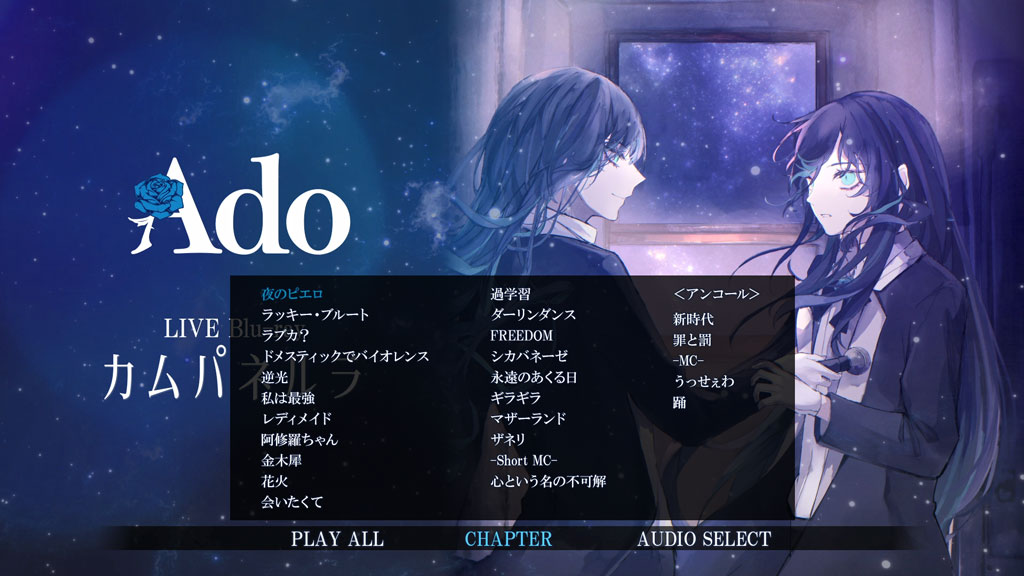Select the 私は最強 chapter

point(288,398)
